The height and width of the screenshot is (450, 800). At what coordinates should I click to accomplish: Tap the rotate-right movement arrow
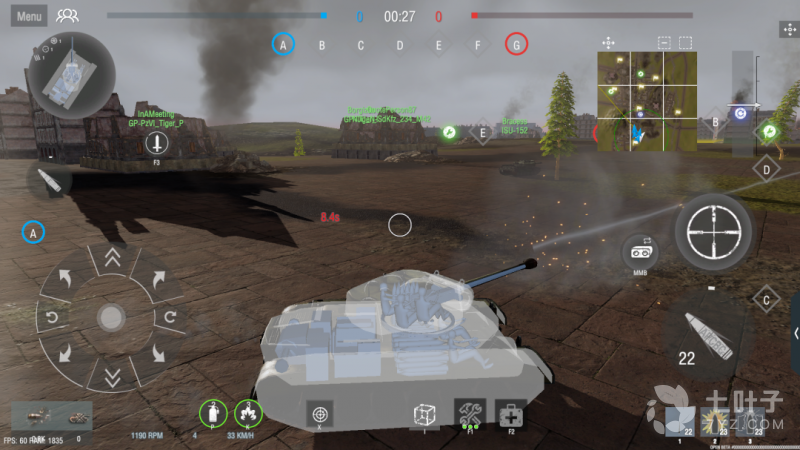[170, 318]
